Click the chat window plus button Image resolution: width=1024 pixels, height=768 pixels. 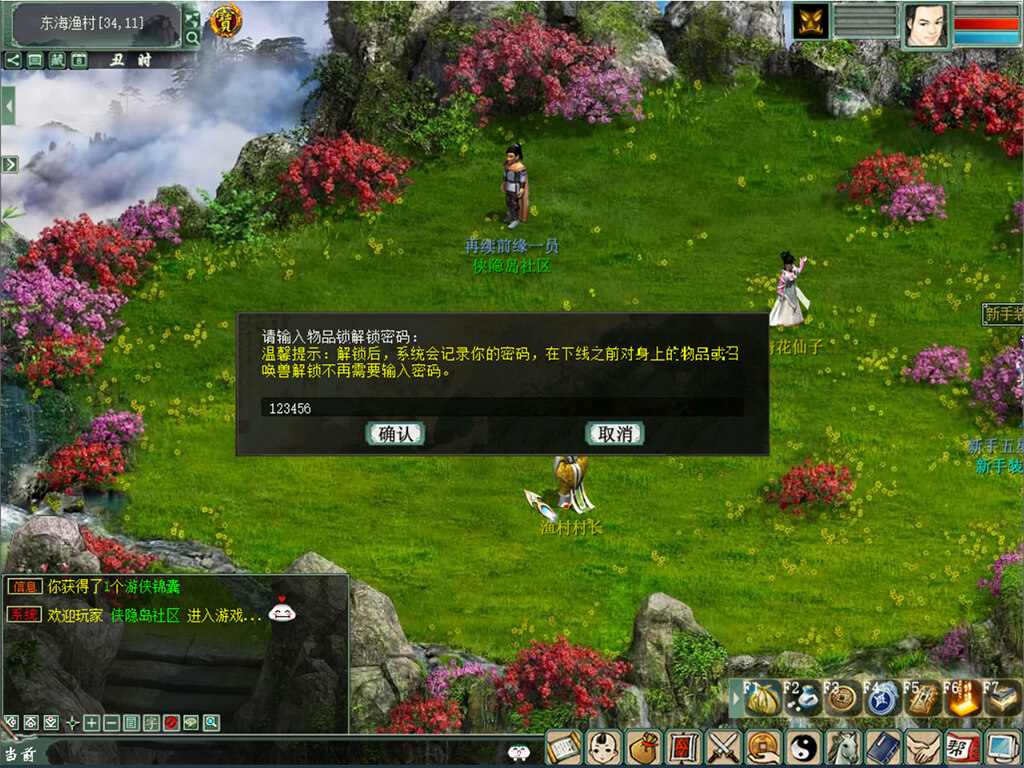91,722
